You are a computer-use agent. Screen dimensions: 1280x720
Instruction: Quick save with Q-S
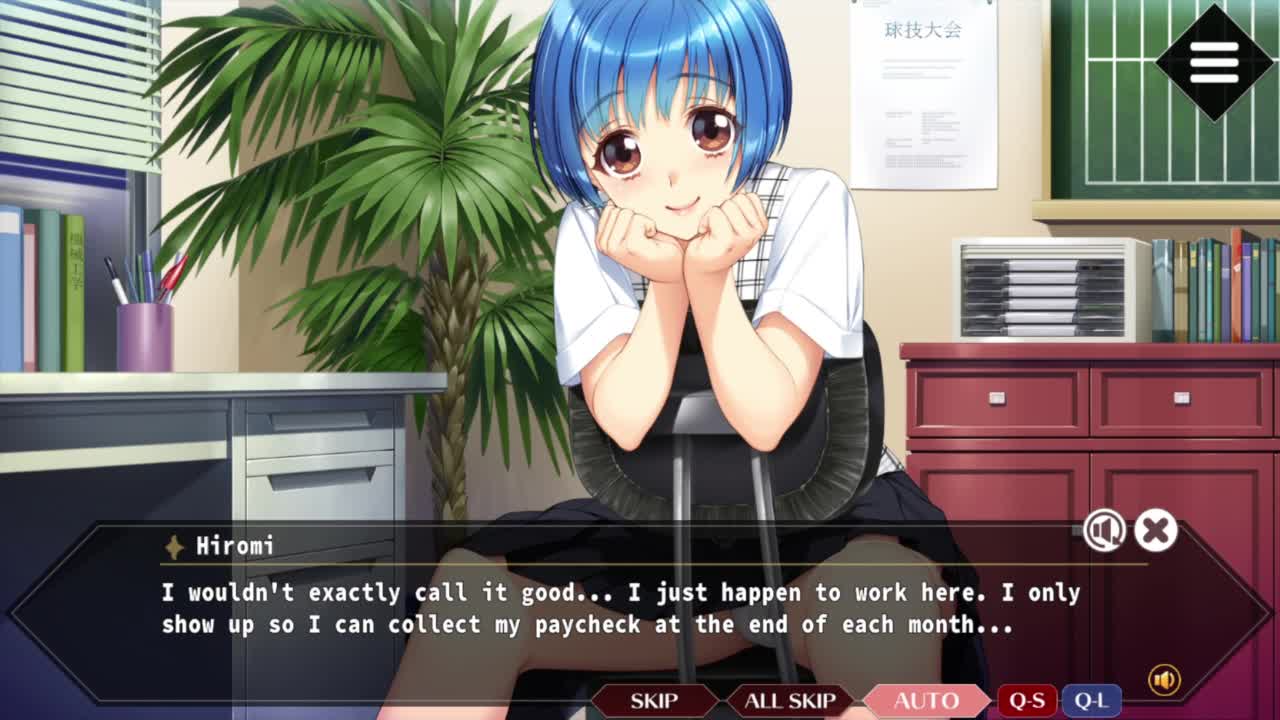coord(1027,700)
